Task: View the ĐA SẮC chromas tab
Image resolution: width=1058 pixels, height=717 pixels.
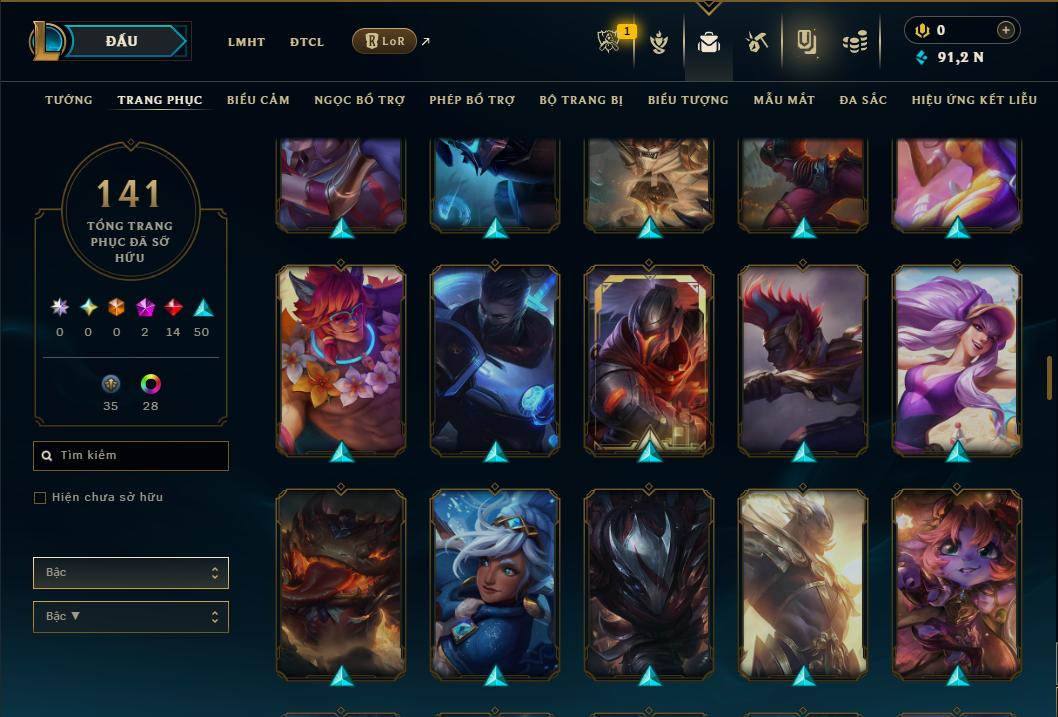Action: tap(863, 100)
